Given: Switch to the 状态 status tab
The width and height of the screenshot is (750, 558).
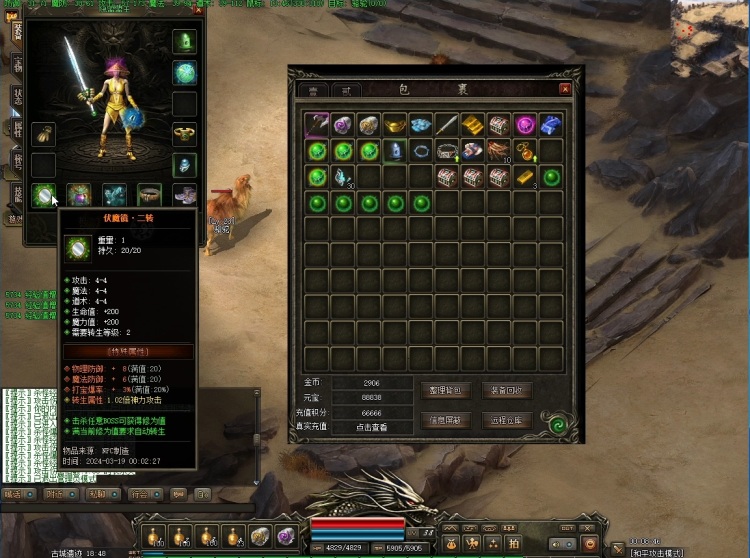Looking at the screenshot, I should (x=17, y=96).
